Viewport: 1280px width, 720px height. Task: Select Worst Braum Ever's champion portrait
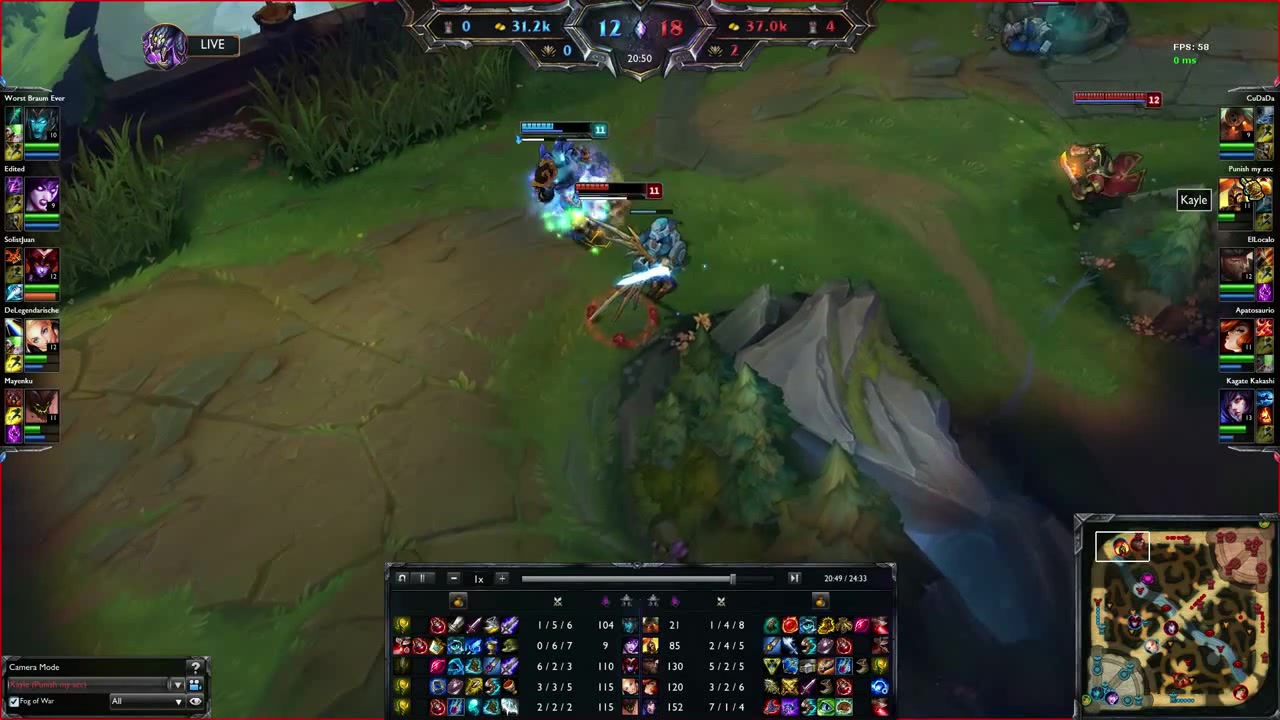(x=41, y=123)
